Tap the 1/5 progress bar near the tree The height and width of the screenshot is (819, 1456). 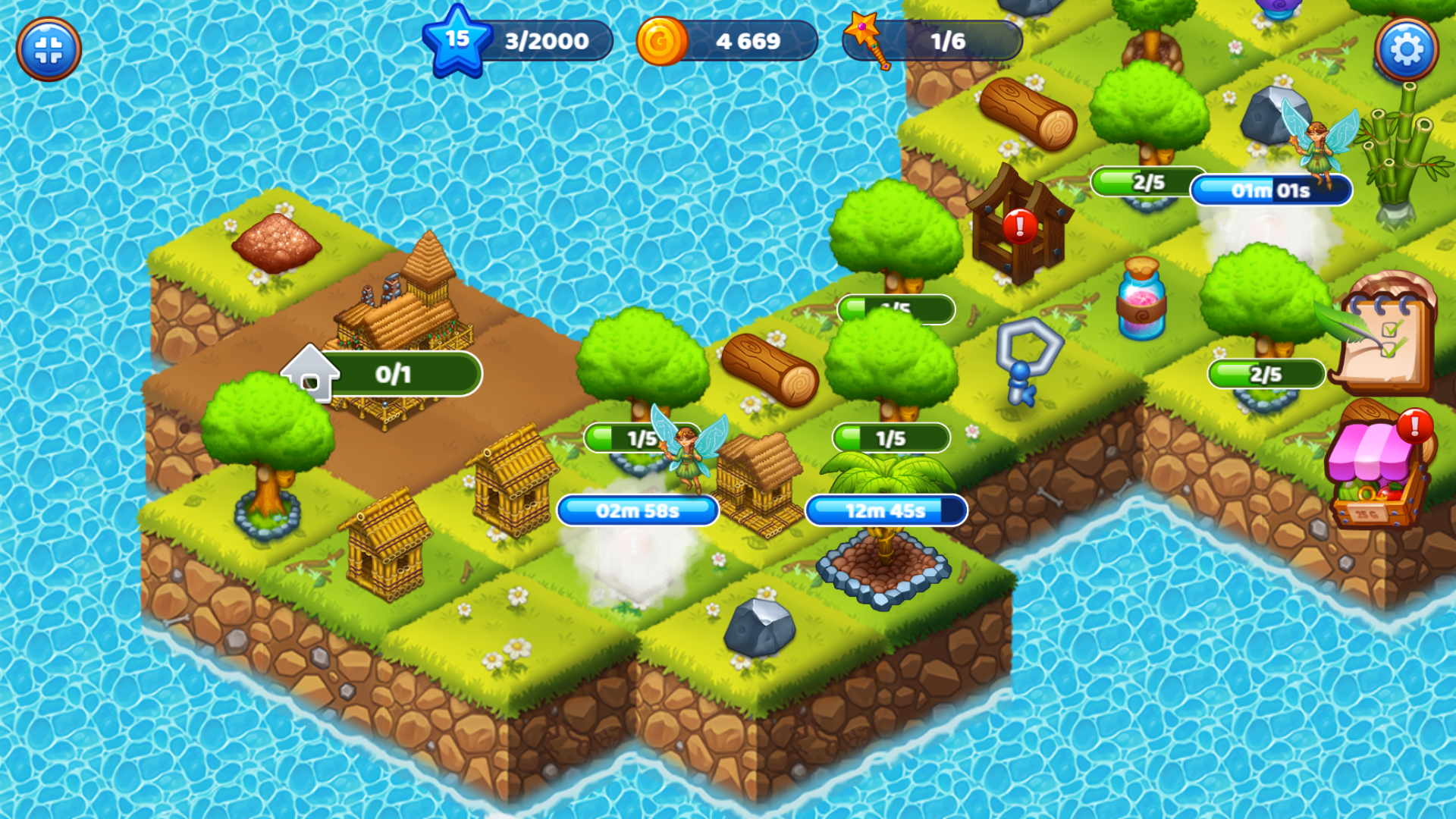891,436
